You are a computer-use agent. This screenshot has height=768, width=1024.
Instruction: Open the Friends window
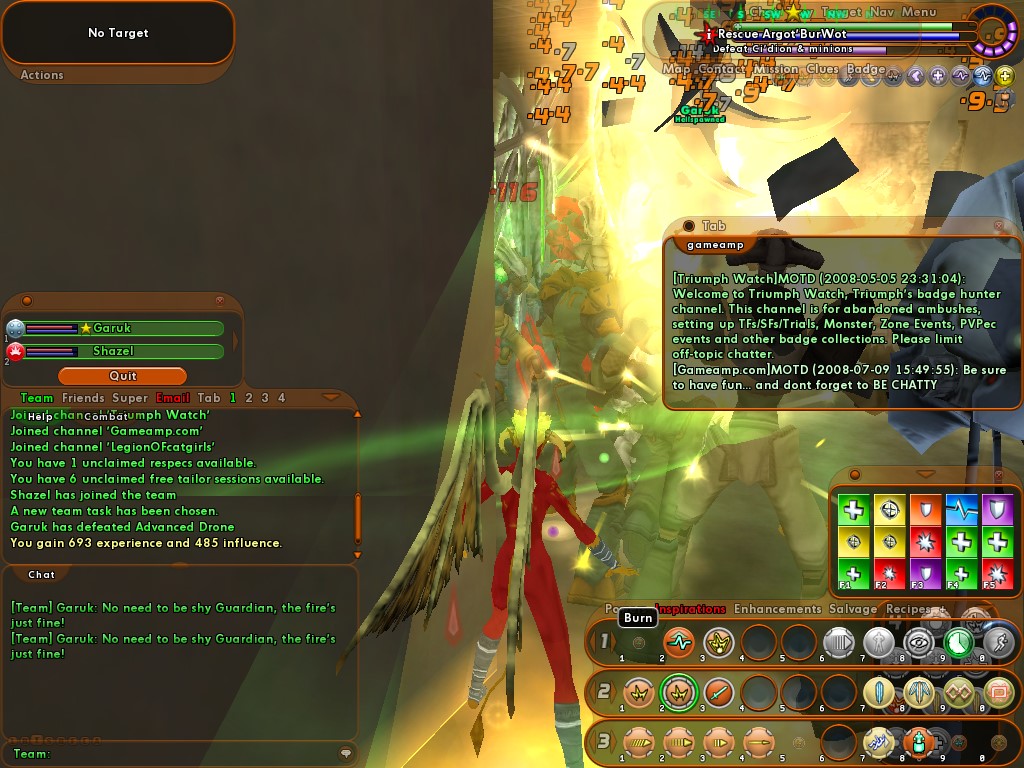tap(83, 398)
